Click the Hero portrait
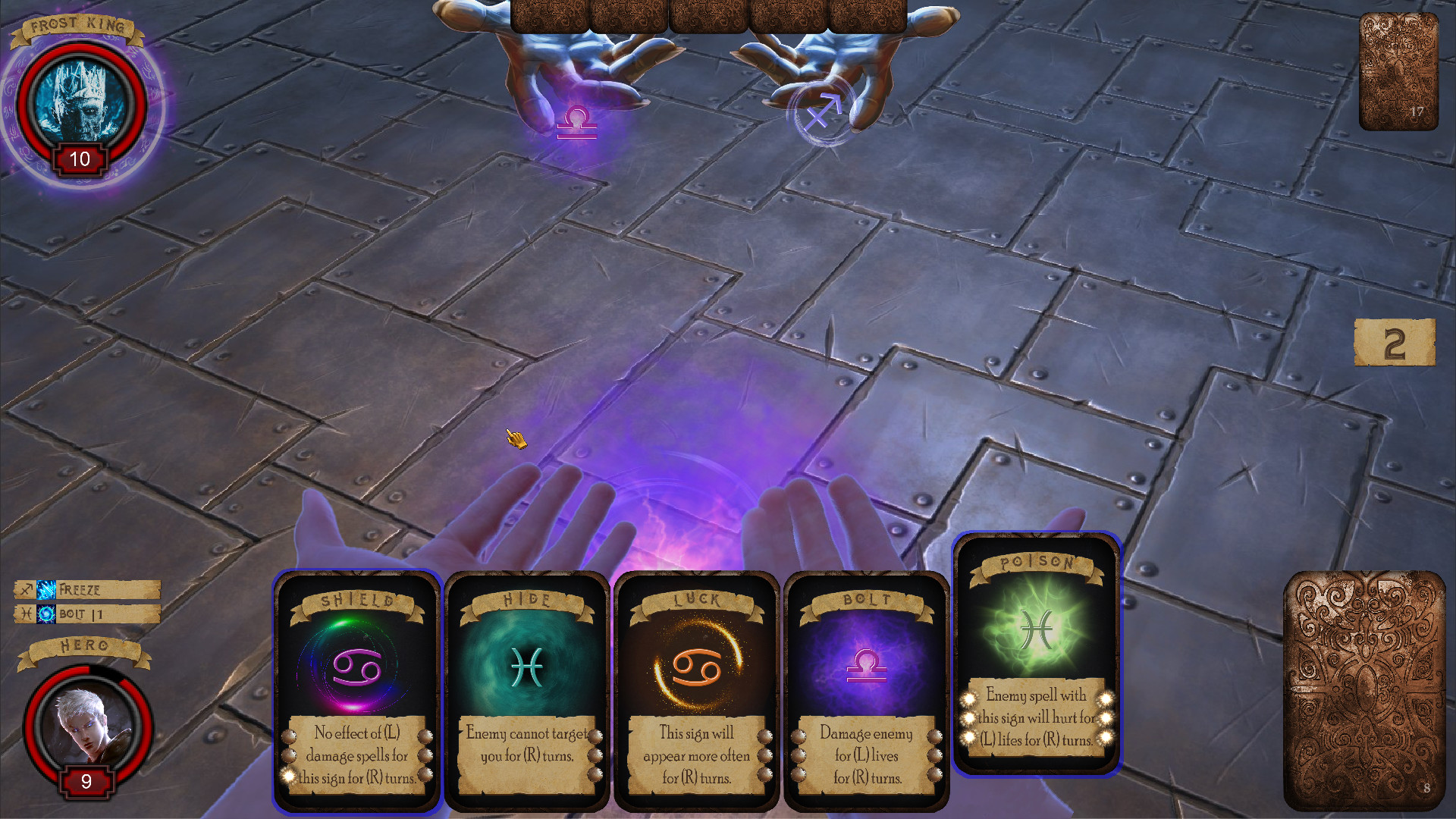Viewport: 1456px width, 819px height. (86, 724)
